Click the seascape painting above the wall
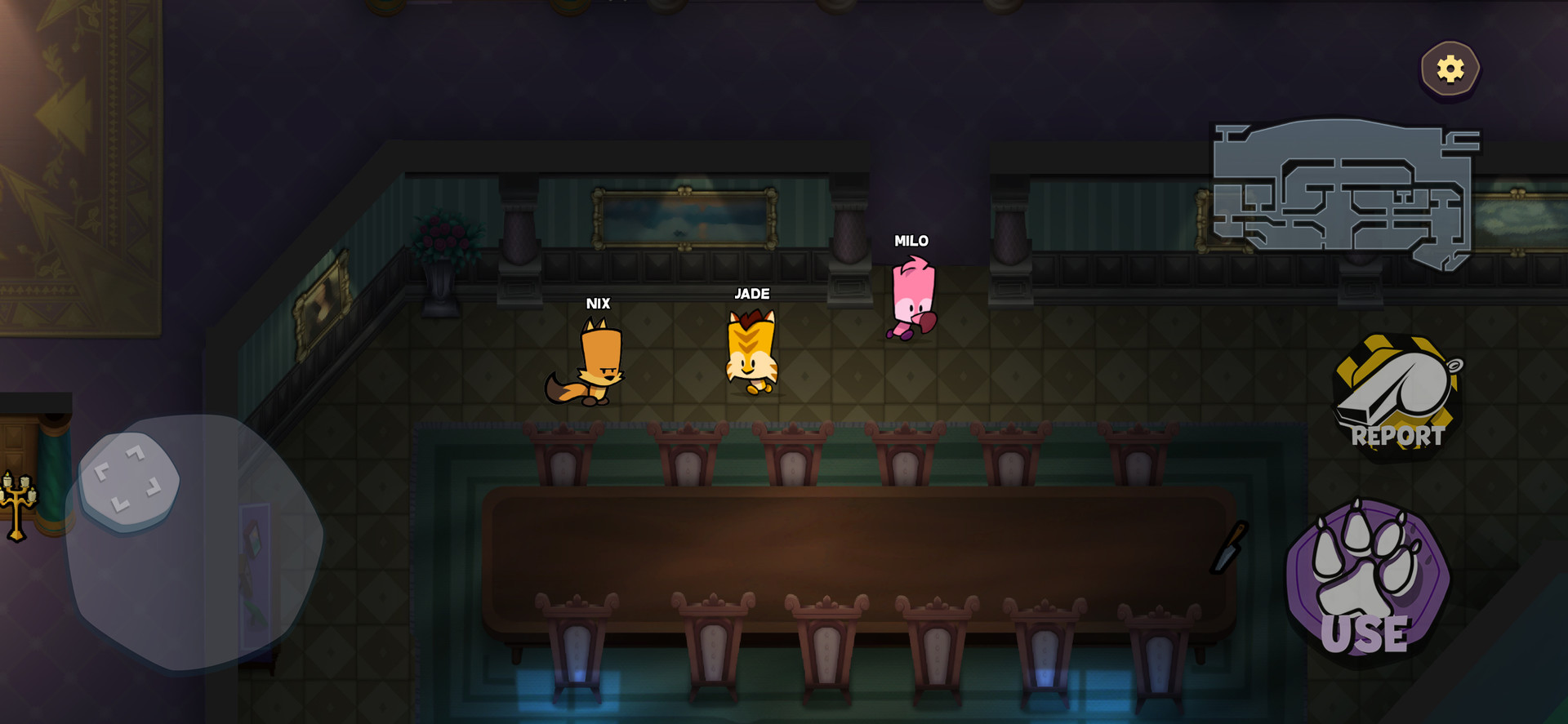Image resolution: width=1568 pixels, height=724 pixels. (684, 219)
